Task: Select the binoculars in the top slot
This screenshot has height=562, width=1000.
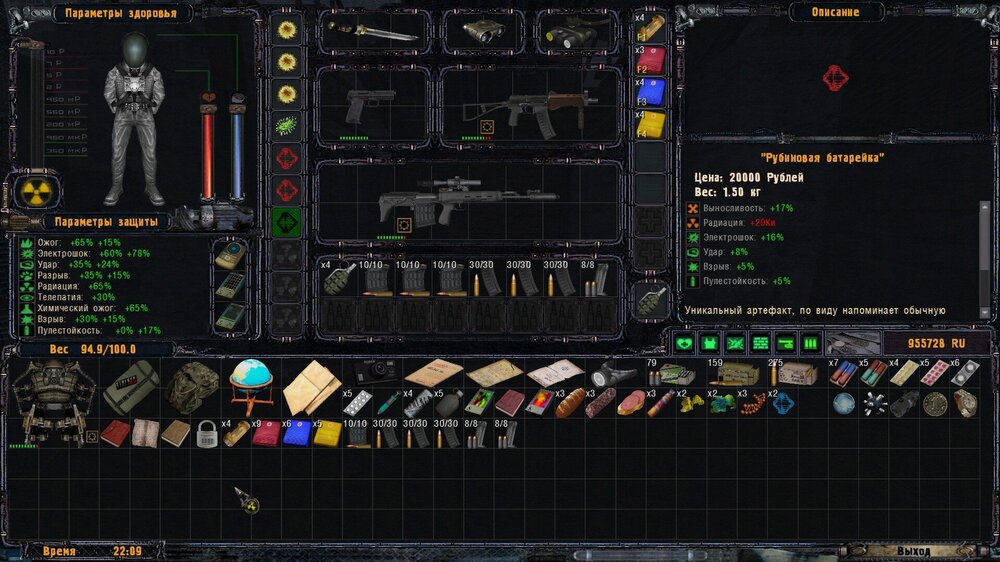Action: [479, 32]
